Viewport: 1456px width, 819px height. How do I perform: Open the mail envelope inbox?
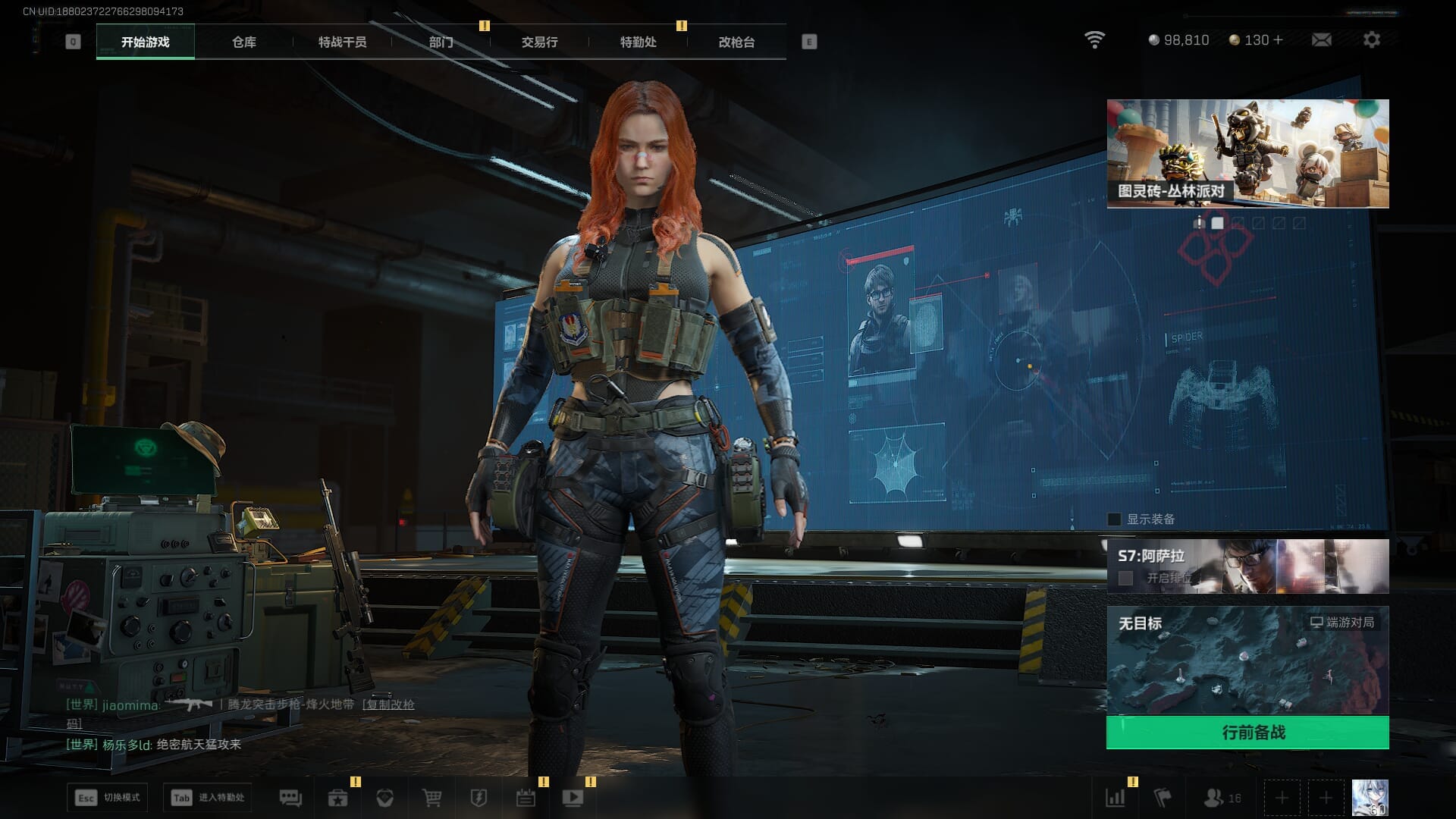point(1321,39)
